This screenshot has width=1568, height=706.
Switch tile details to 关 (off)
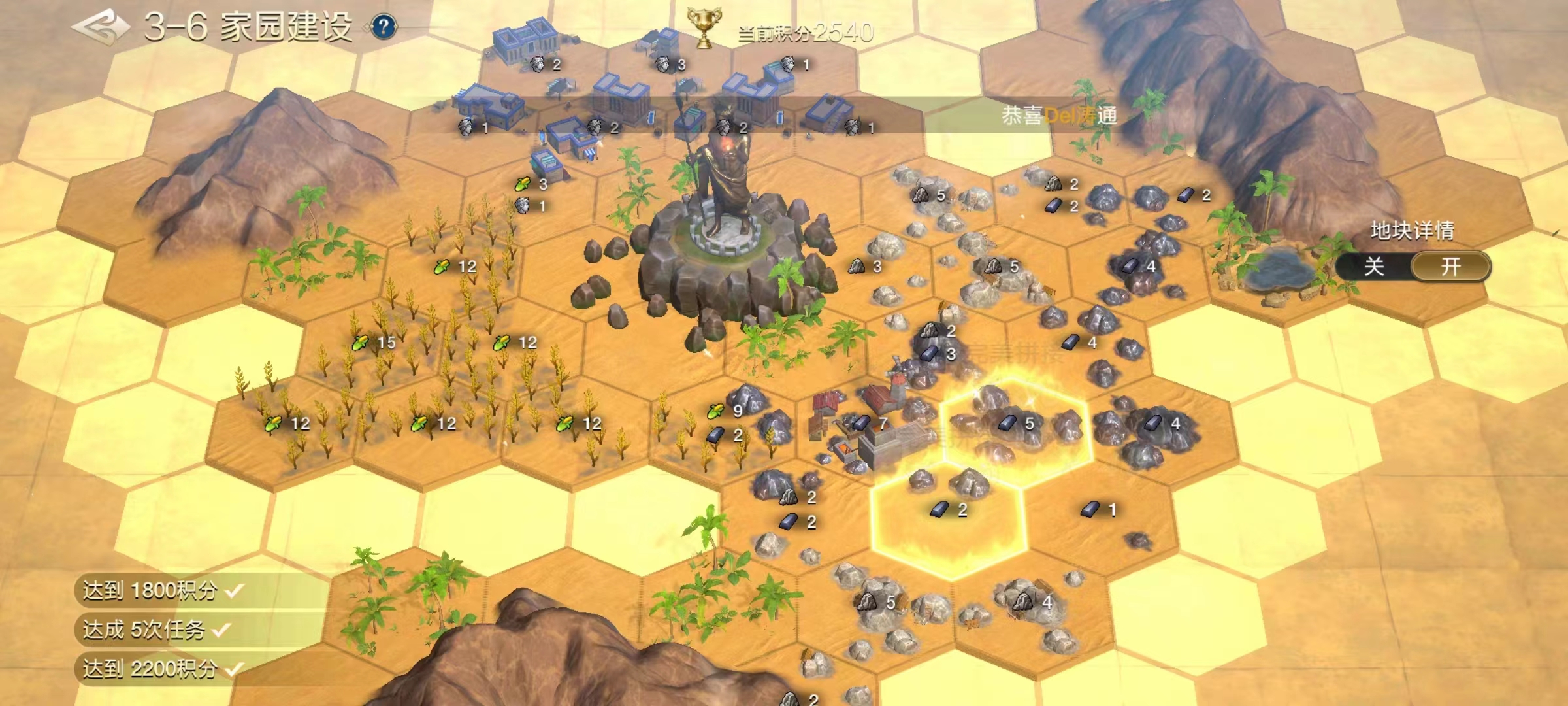pos(1374,267)
